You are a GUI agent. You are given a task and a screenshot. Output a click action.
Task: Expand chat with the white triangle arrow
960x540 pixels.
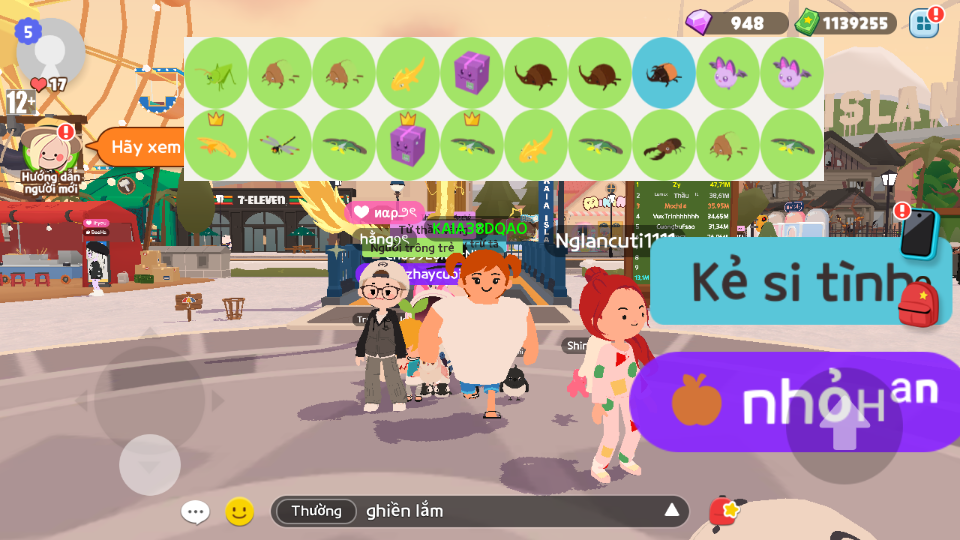click(672, 512)
